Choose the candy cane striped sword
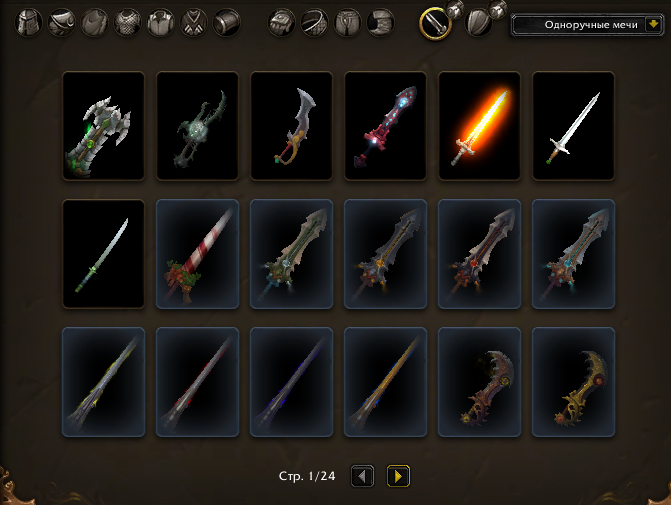The height and width of the screenshot is (505, 671). click(x=198, y=254)
